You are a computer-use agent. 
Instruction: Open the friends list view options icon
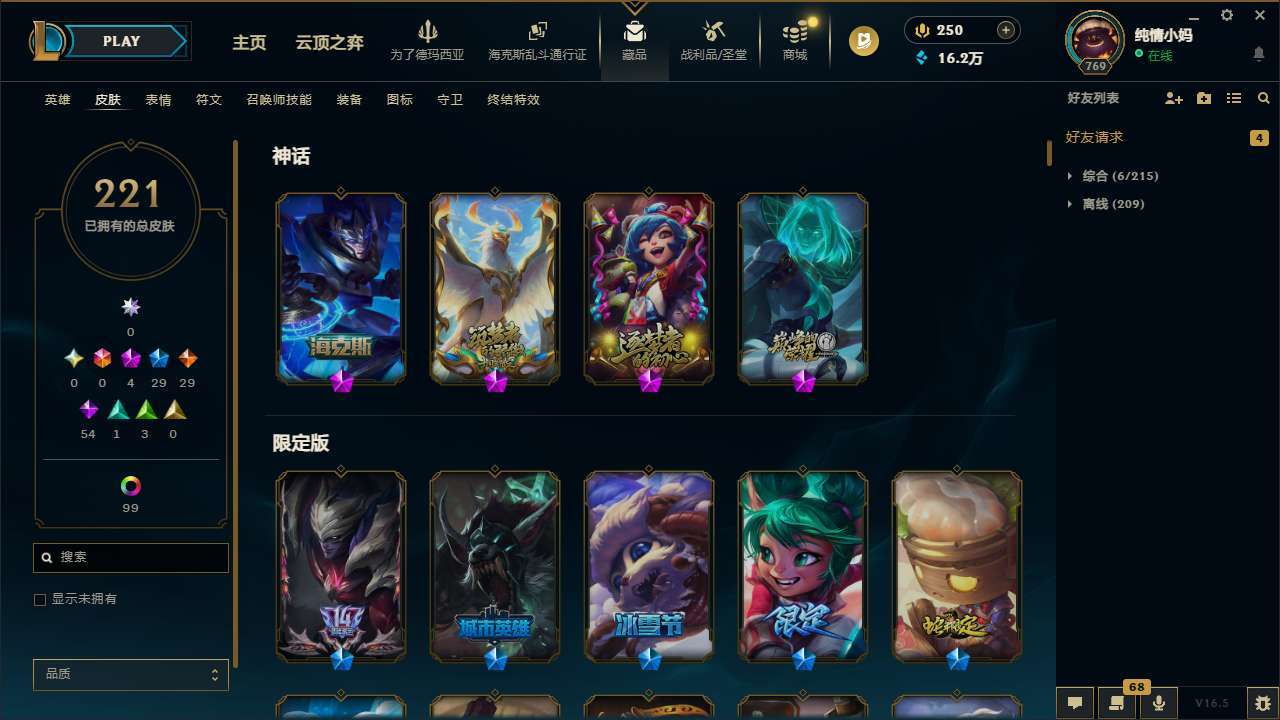pyautogui.click(x=1234, y=99)
